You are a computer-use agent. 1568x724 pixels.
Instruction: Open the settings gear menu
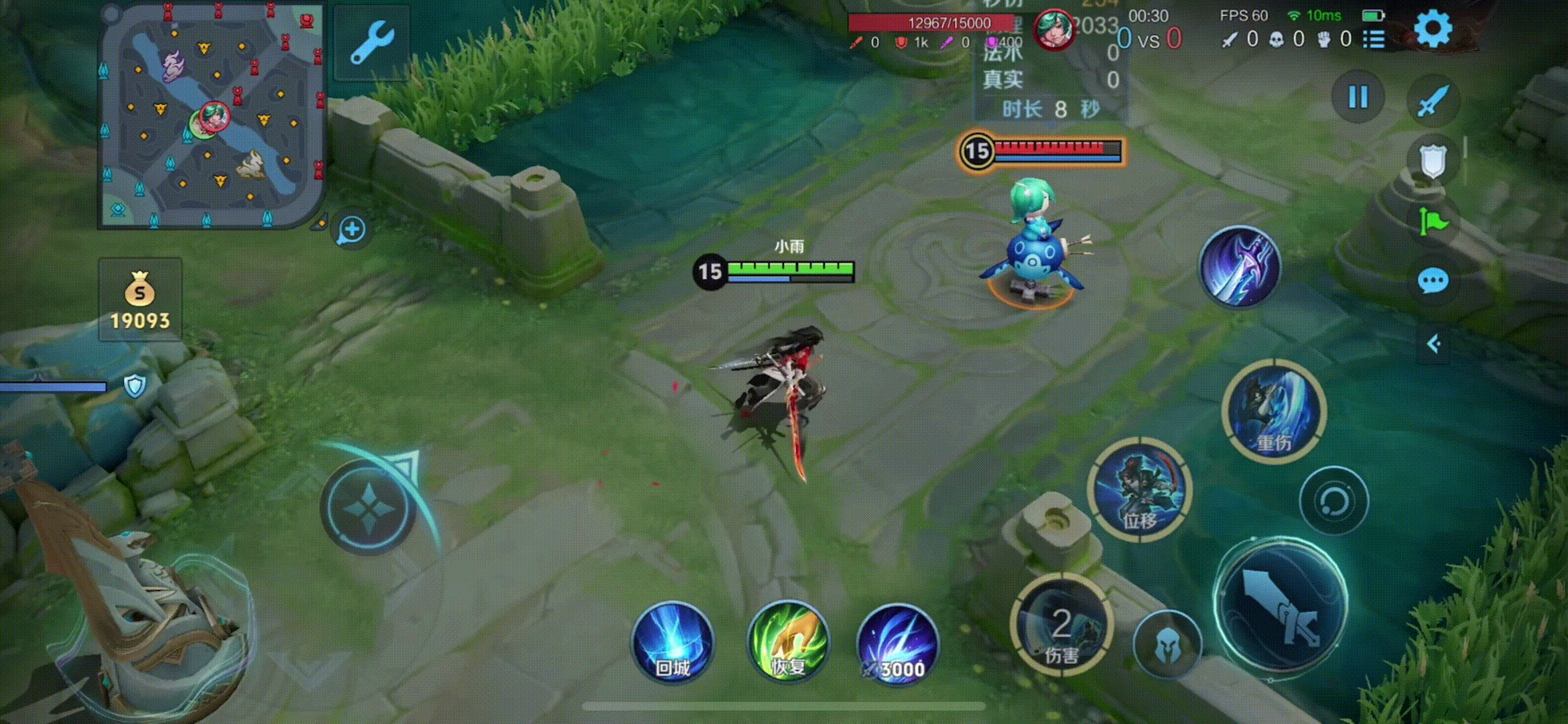pyautogui.click(x=1433, y=29)
